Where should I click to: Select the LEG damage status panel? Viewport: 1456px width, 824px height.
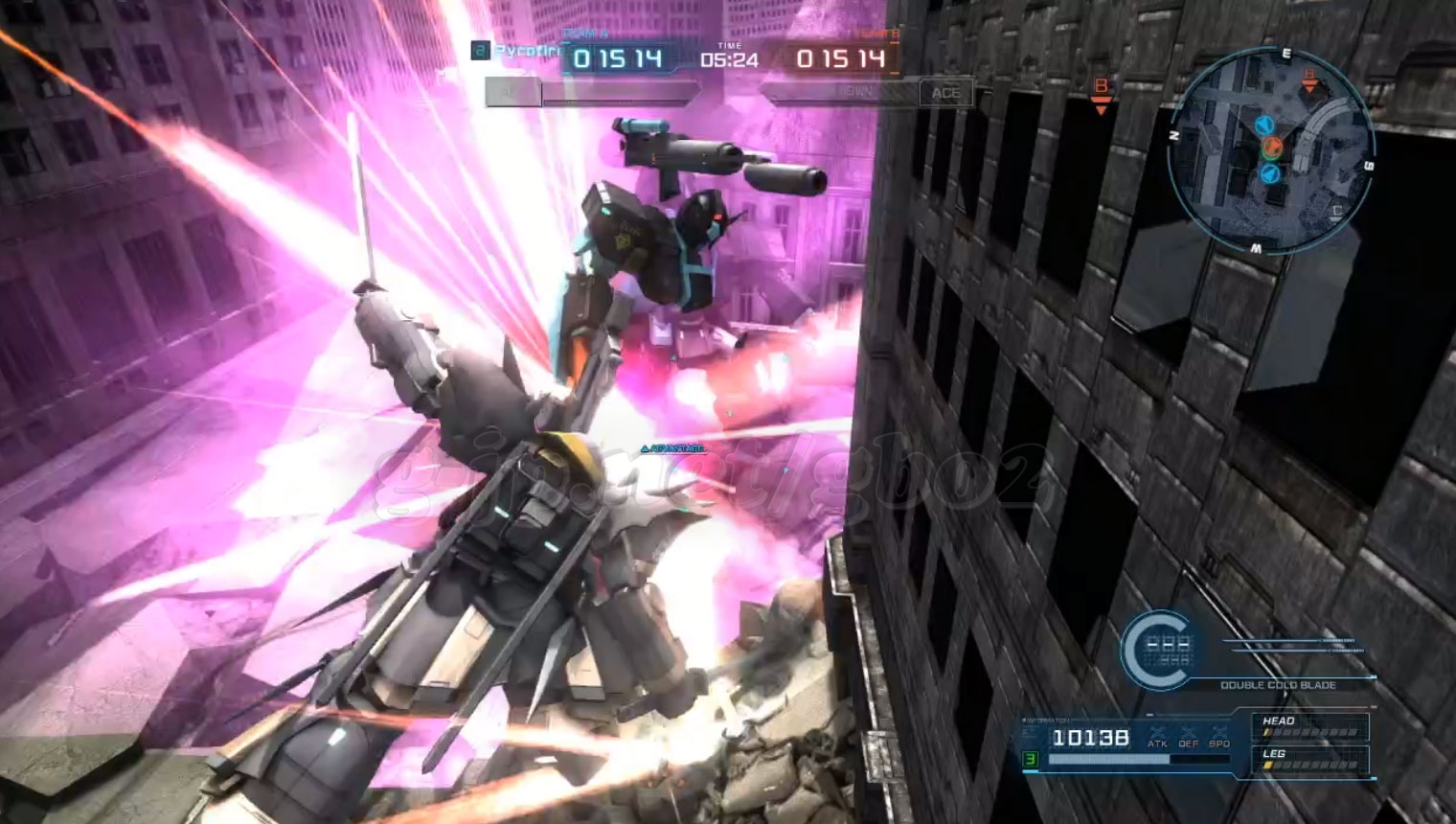(x=1309, y=759)
